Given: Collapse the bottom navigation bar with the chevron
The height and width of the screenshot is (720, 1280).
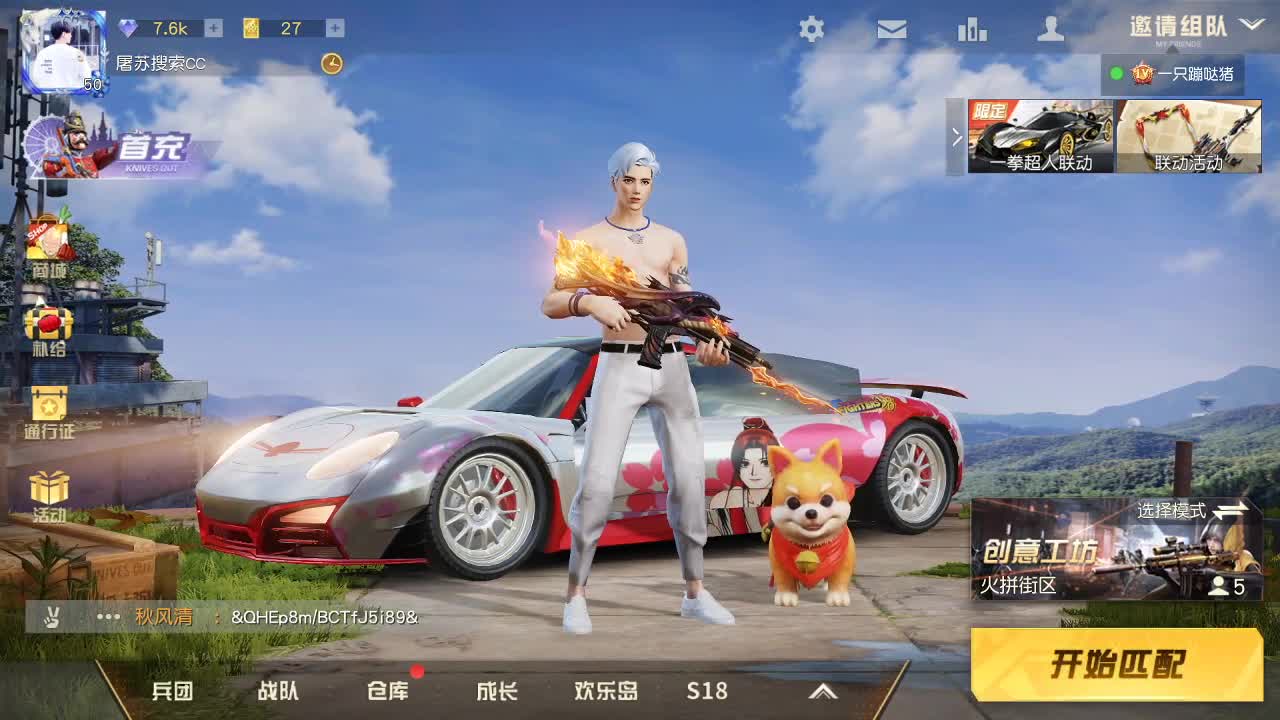Looking at the screenshot, I should [825, 690].
